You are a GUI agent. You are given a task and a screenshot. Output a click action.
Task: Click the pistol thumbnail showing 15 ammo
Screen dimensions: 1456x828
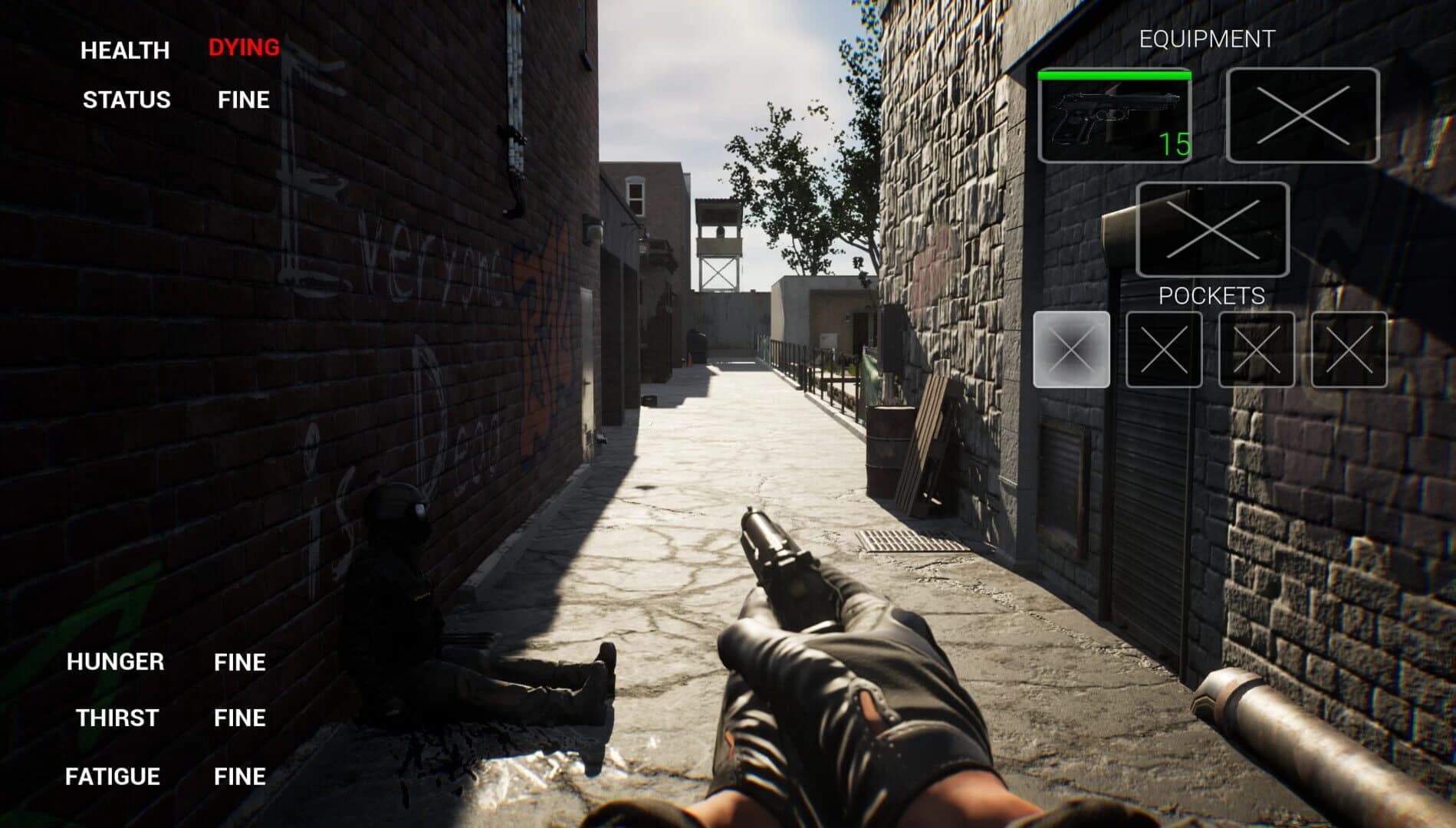click(1114, 117)
